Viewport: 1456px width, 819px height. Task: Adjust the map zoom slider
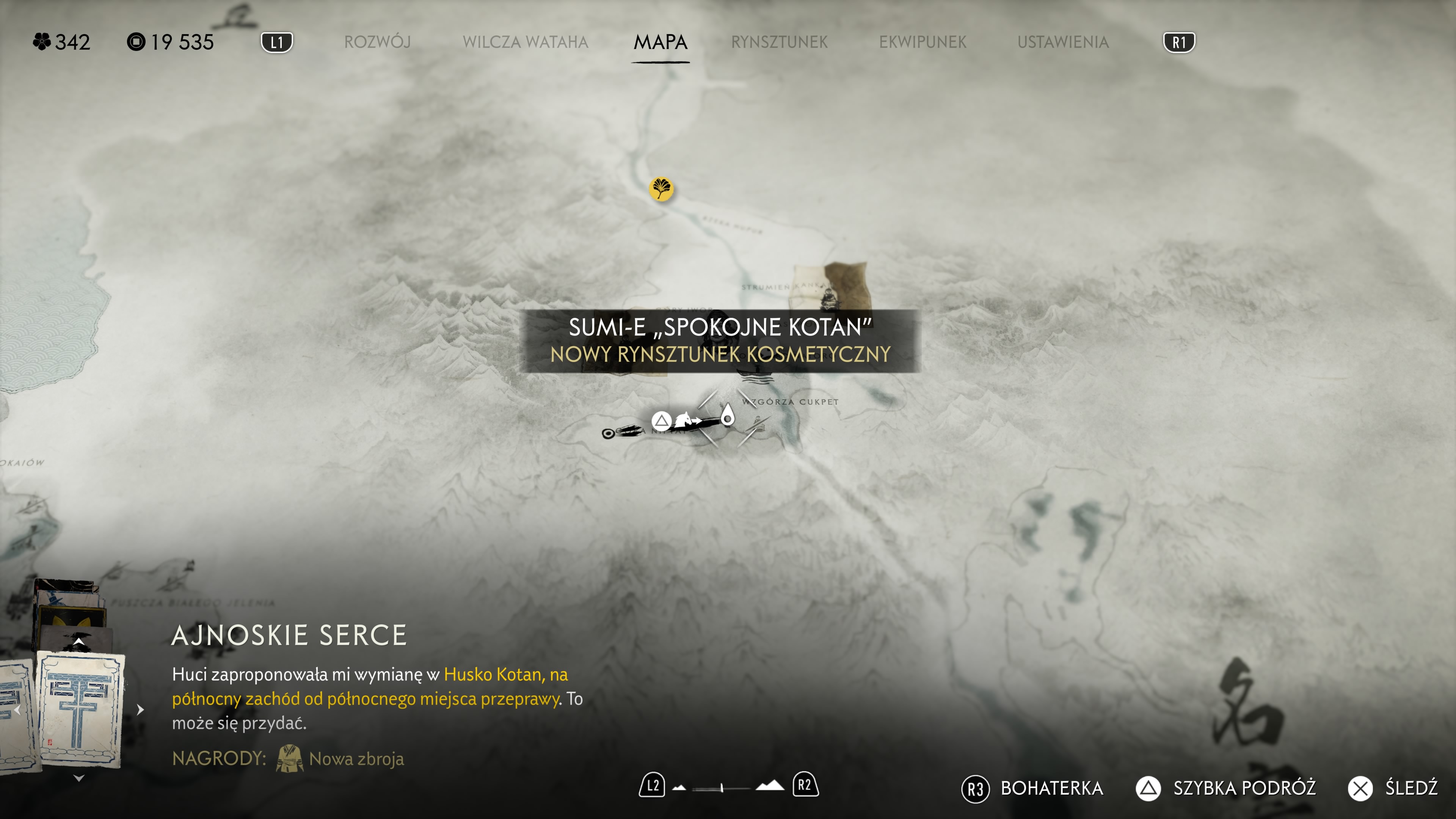722,788
